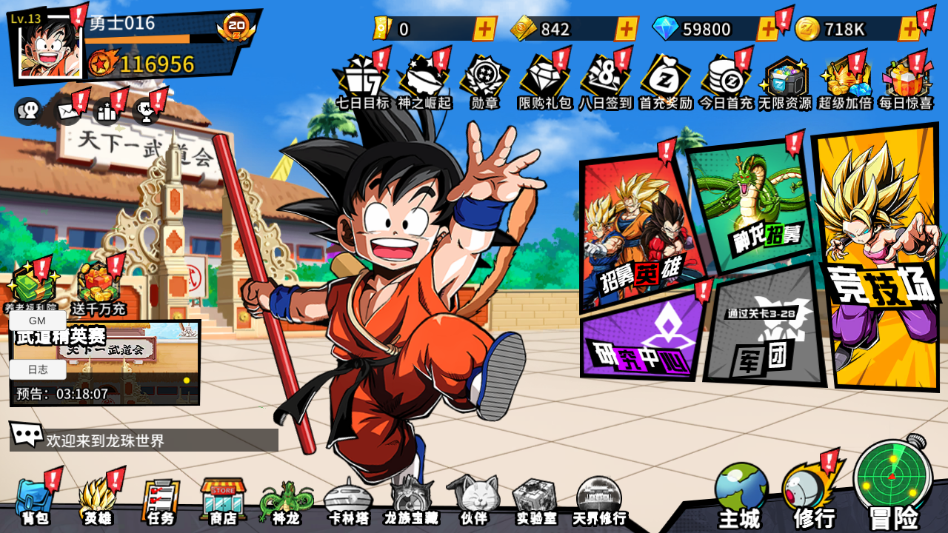Open the 修行 training menu
Viewport: 948px width, 533px height.
tap(813, 497)
